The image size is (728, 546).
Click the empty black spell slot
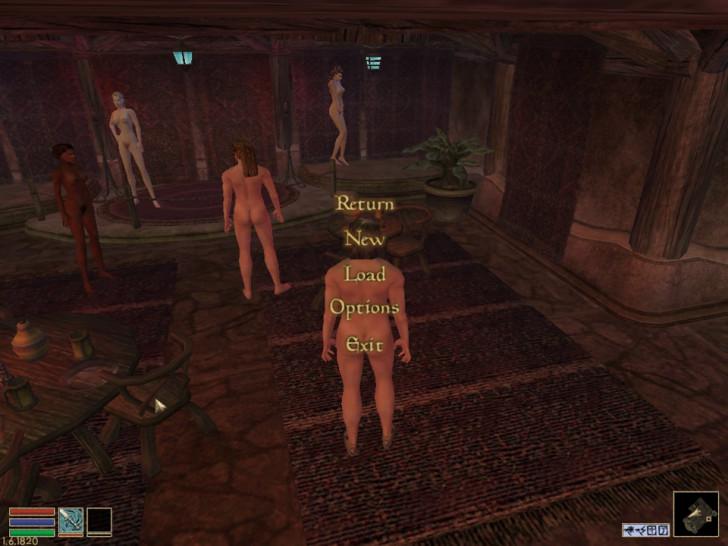click(x=99, y=521)
